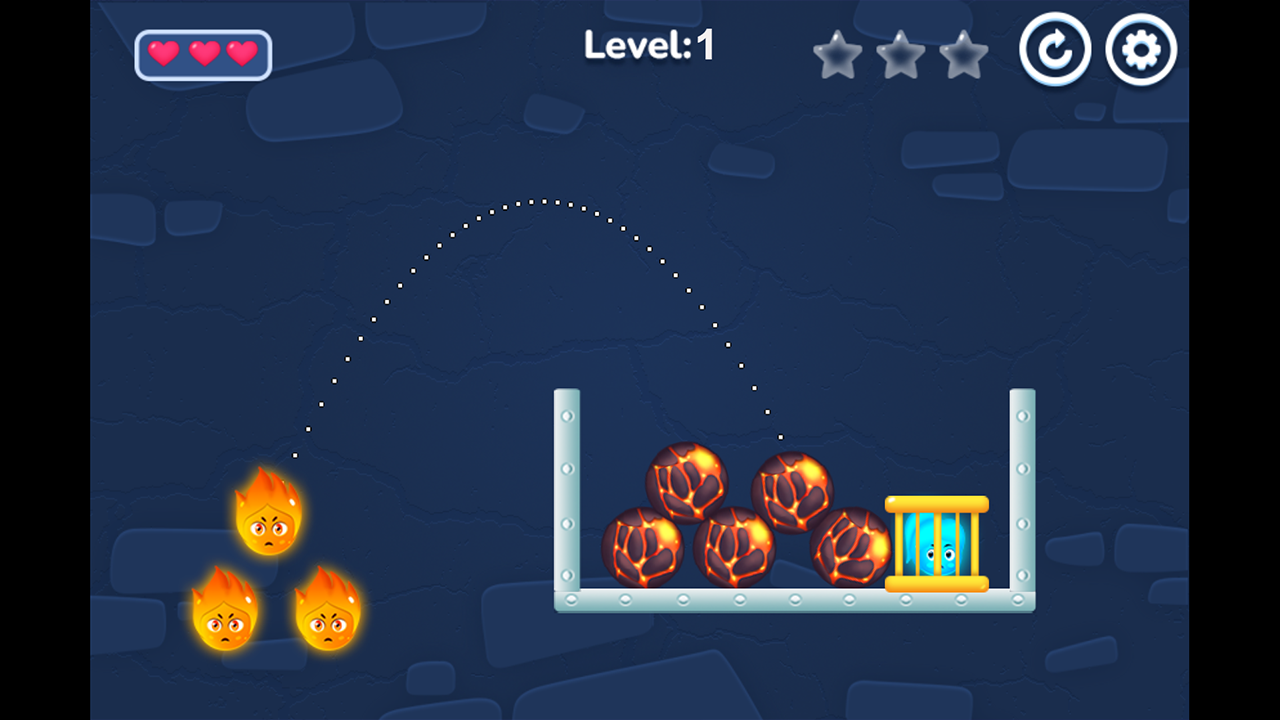The width and height of the screenshot is (1280, 720).
Task: Click the third star on the right
Action: 965,55
